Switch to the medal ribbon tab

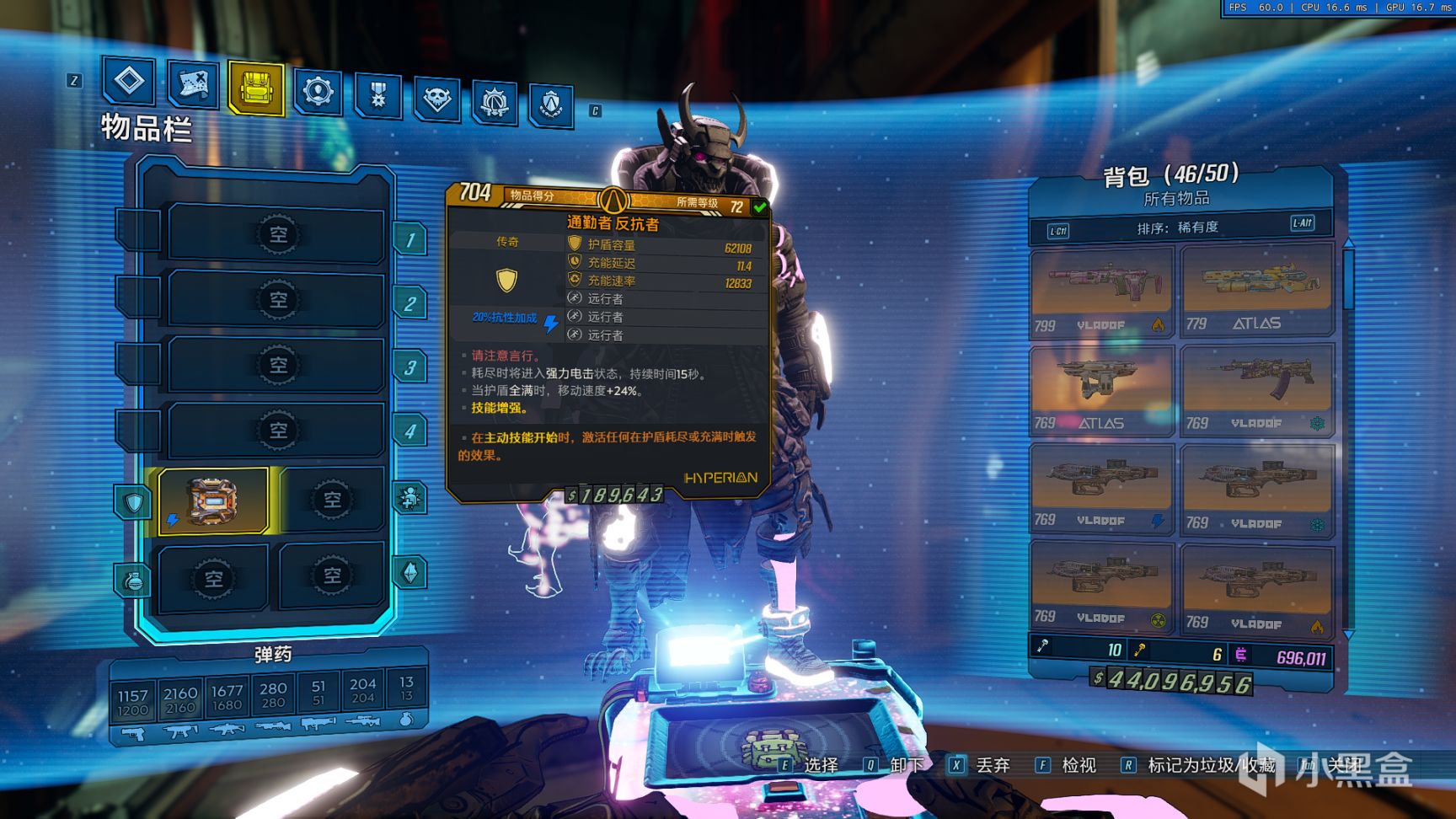[x=377, y=94]
